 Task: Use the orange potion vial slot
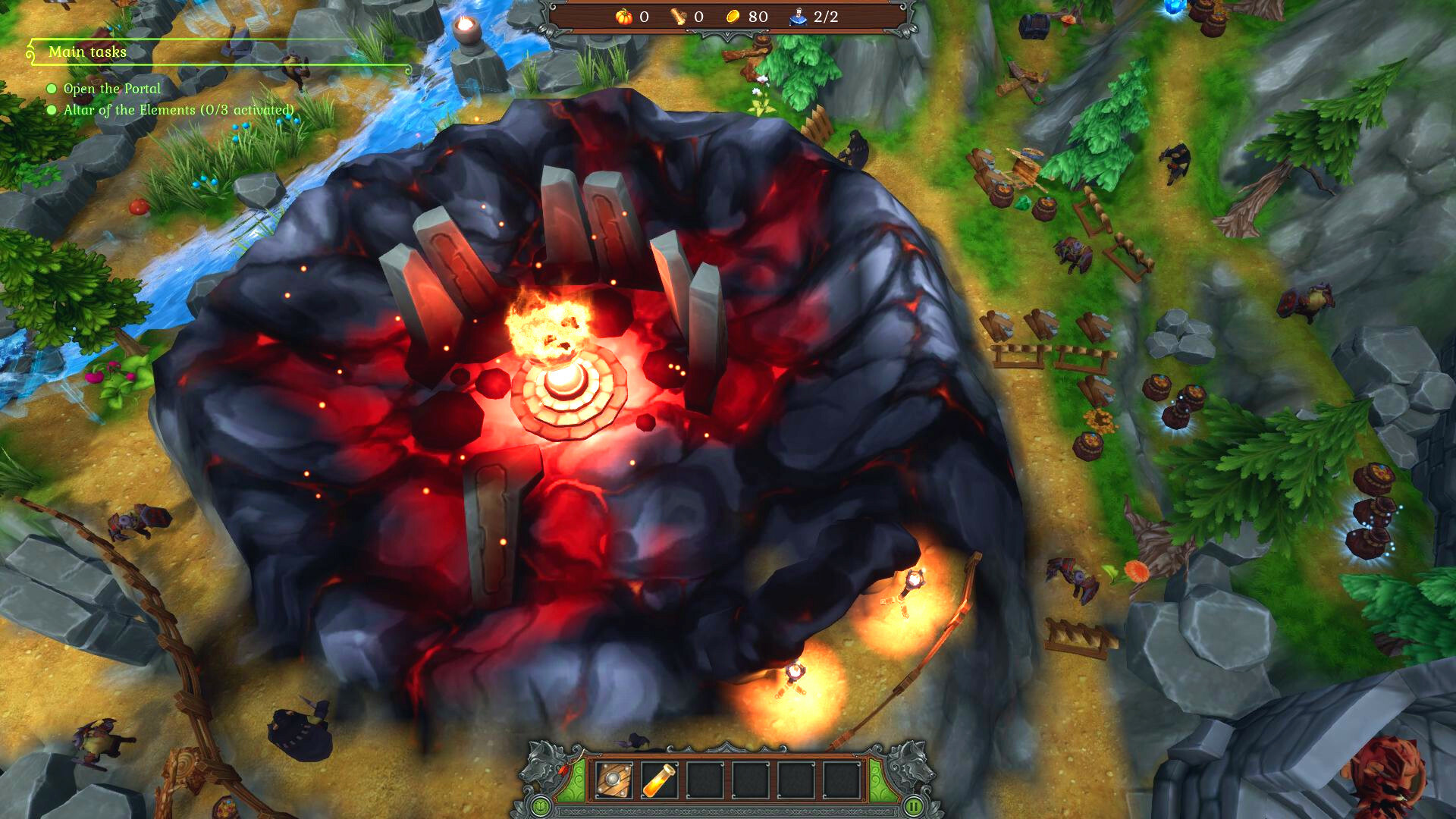[658, 780]
